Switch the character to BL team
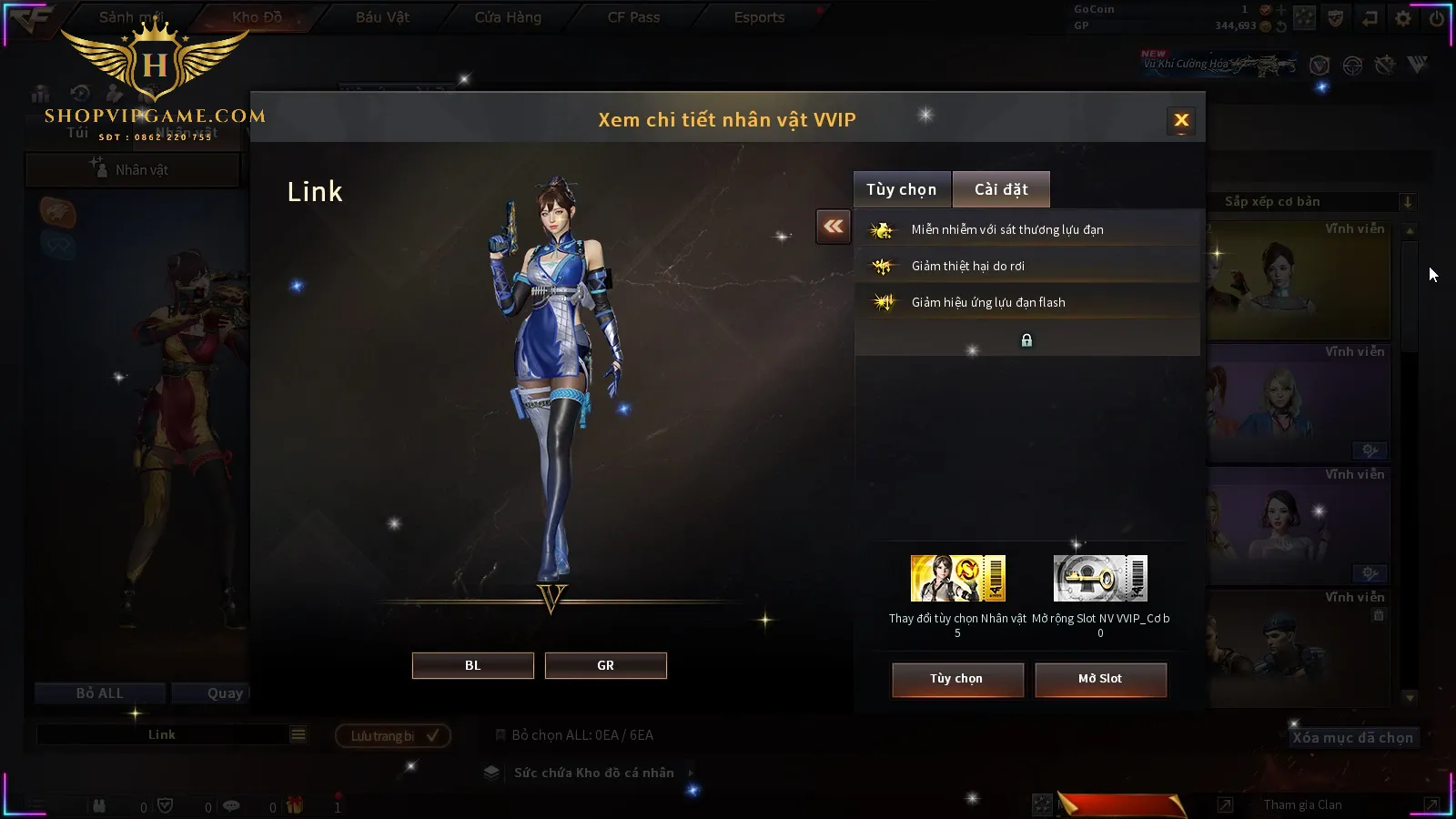The image size is (1456, 819). pyautogui.click(x=472, y=665)
